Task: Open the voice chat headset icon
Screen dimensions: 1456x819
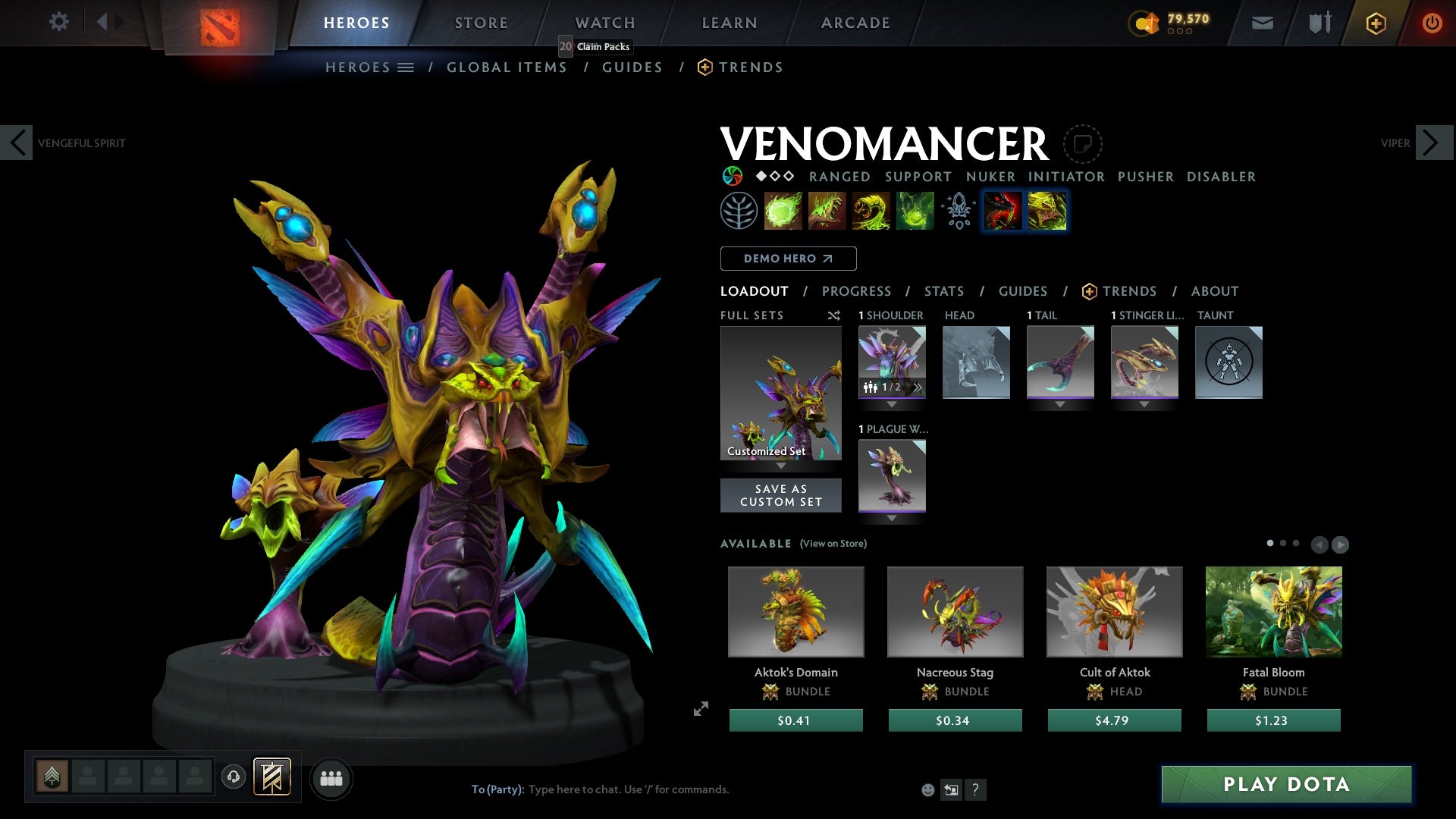Action: click(233, 777)
